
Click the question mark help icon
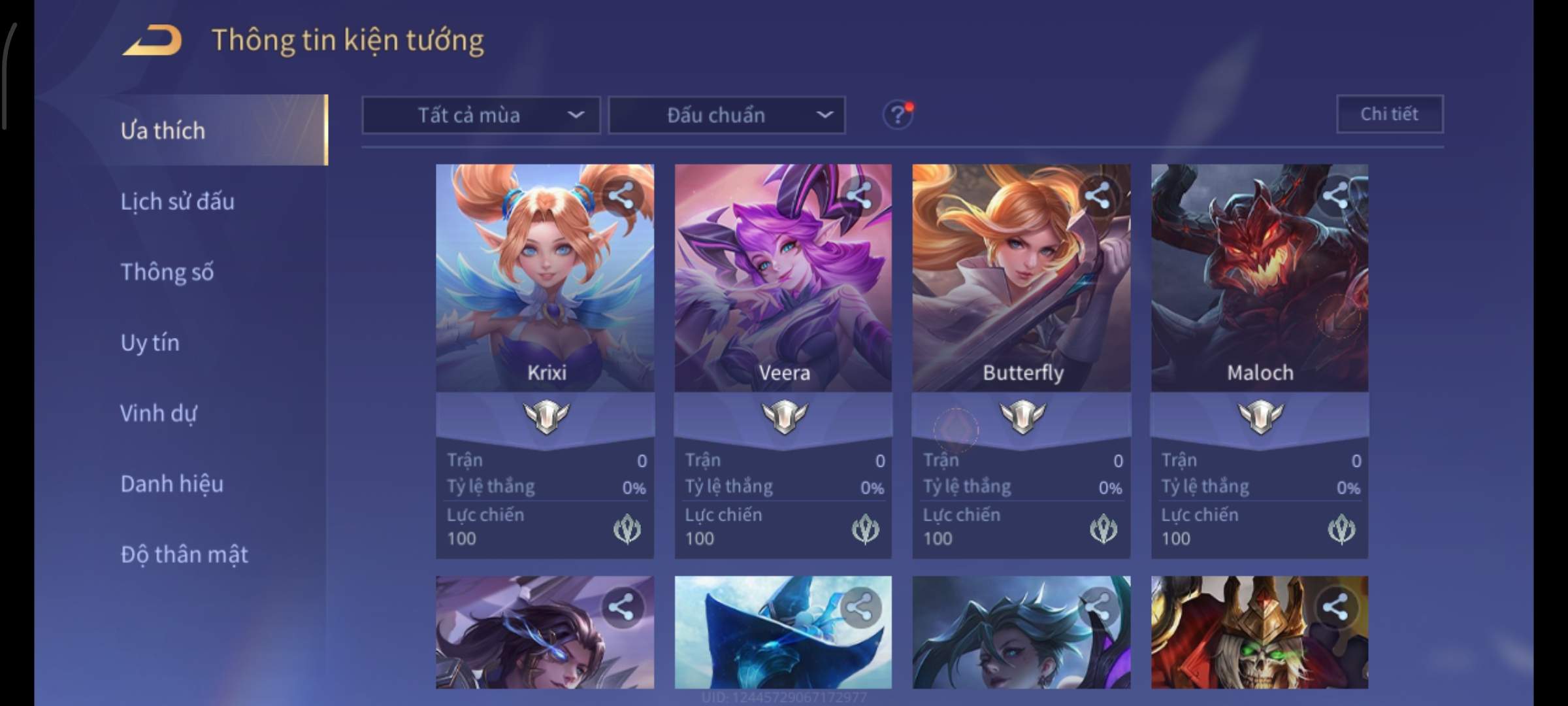click(x=898, y=115)
